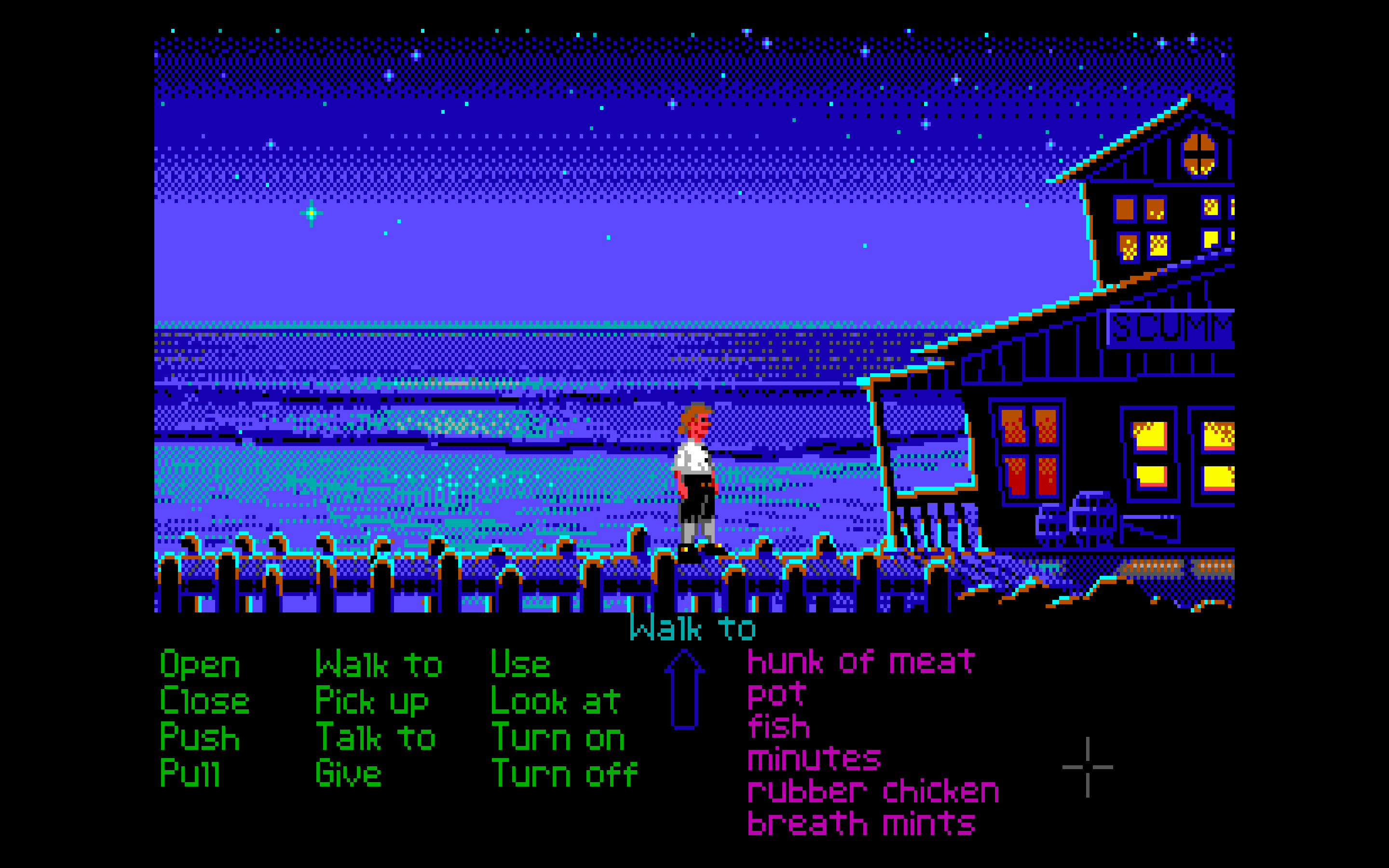Select the Talk to verb
The image size is (1389, 868).
coord(375,737)
